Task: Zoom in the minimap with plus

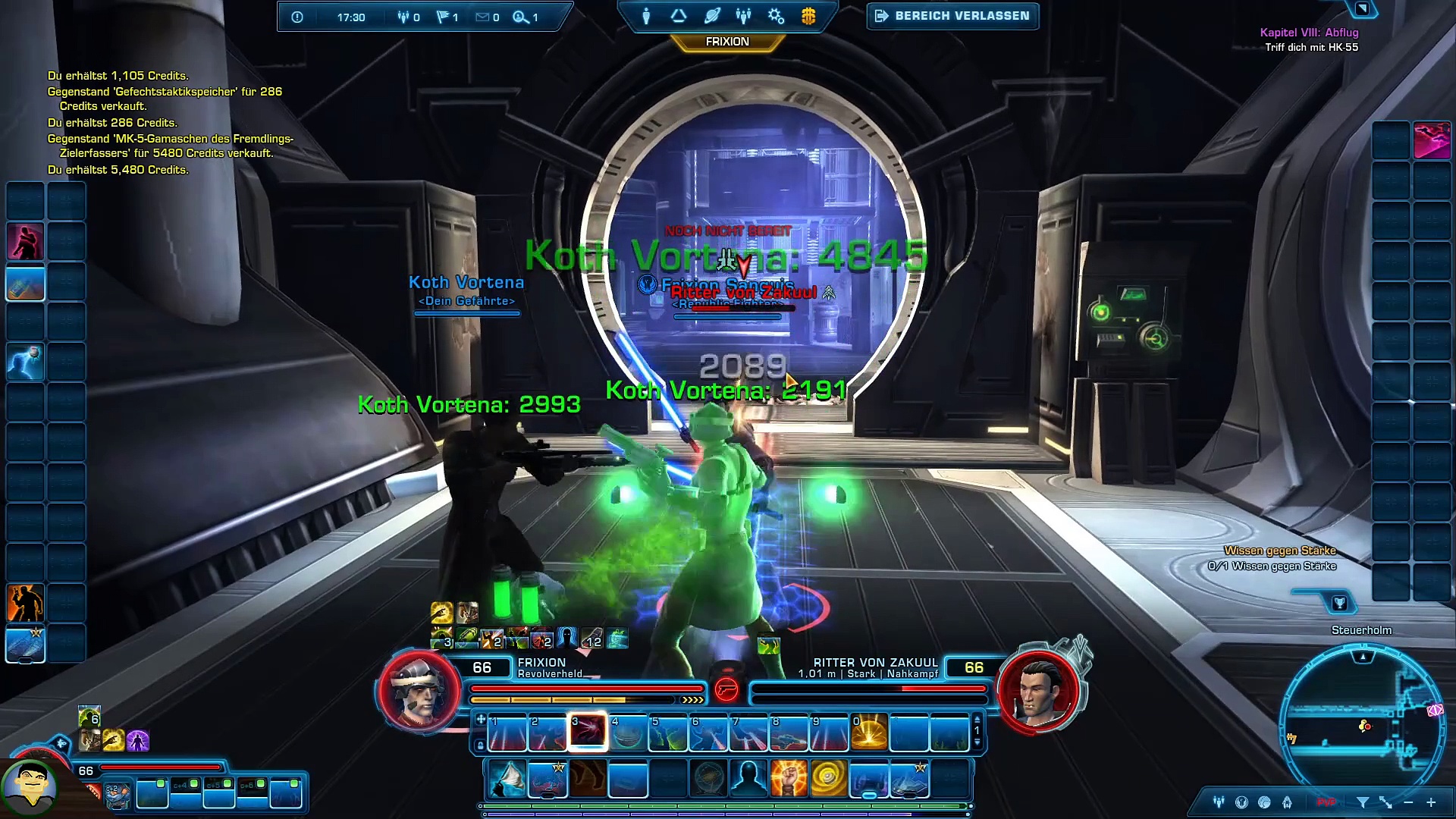Action: [1431, 802]
